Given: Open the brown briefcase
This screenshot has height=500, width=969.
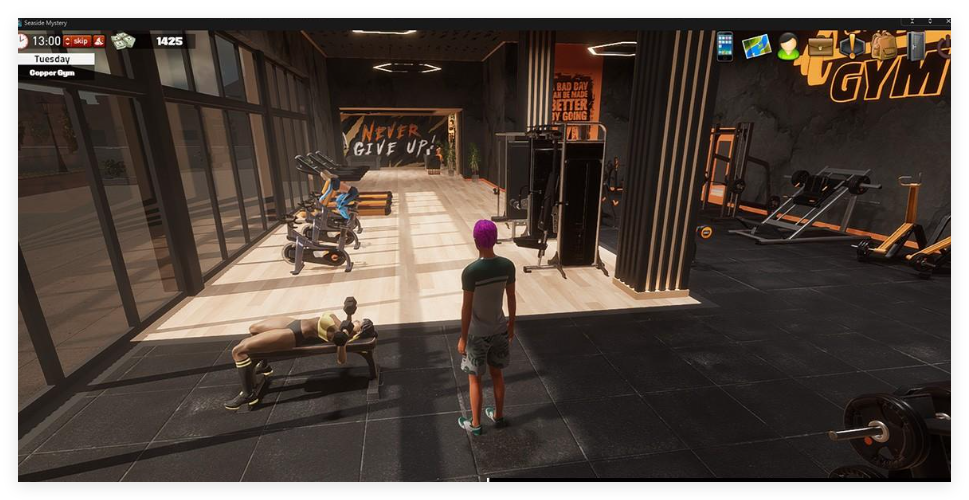Looking at the screenshot, I should point(821,46).
